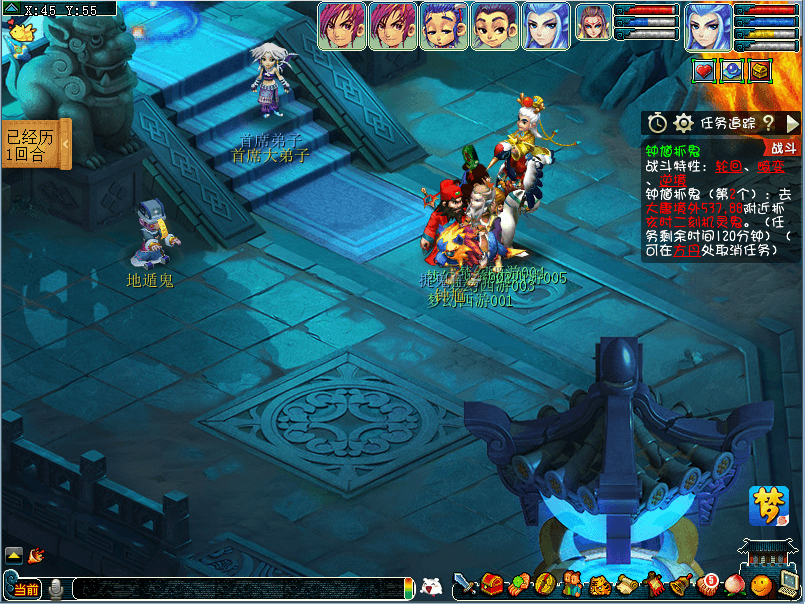Open the red treasure chest inventory
Screen dimensions: 805x604
[x=492, y=584]
